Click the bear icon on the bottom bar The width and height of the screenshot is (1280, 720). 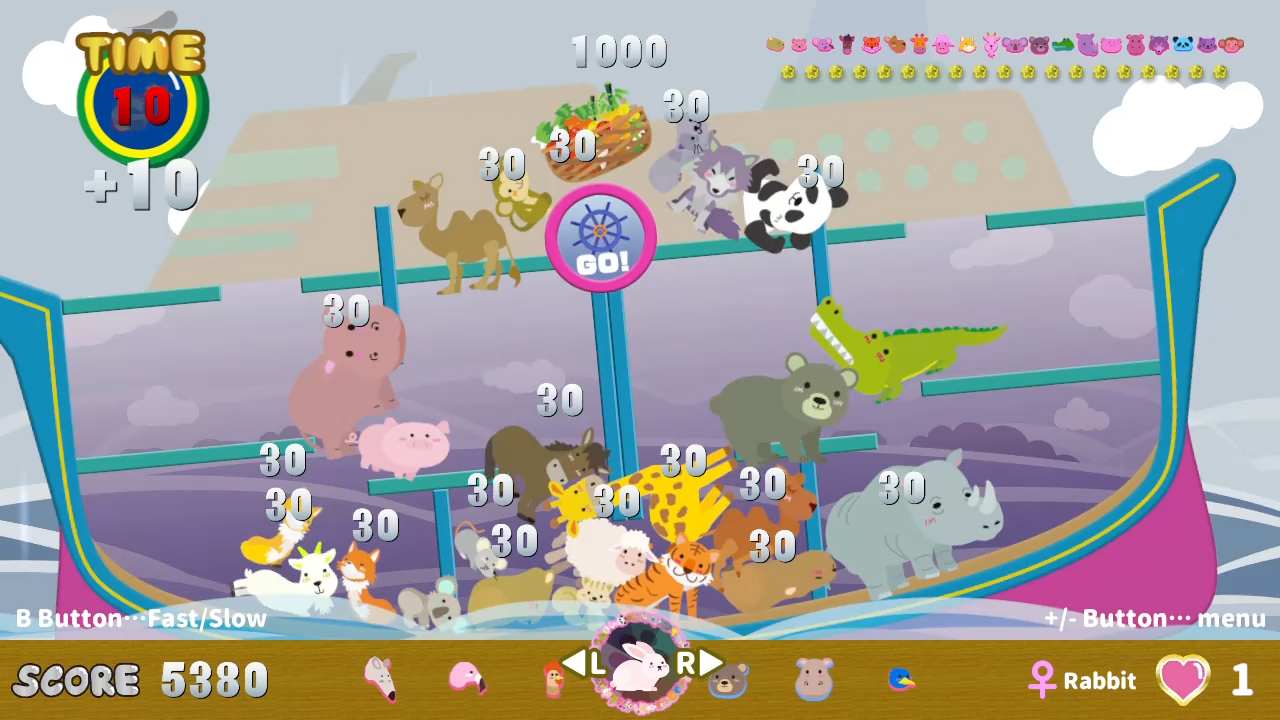(x=727, y=681)
